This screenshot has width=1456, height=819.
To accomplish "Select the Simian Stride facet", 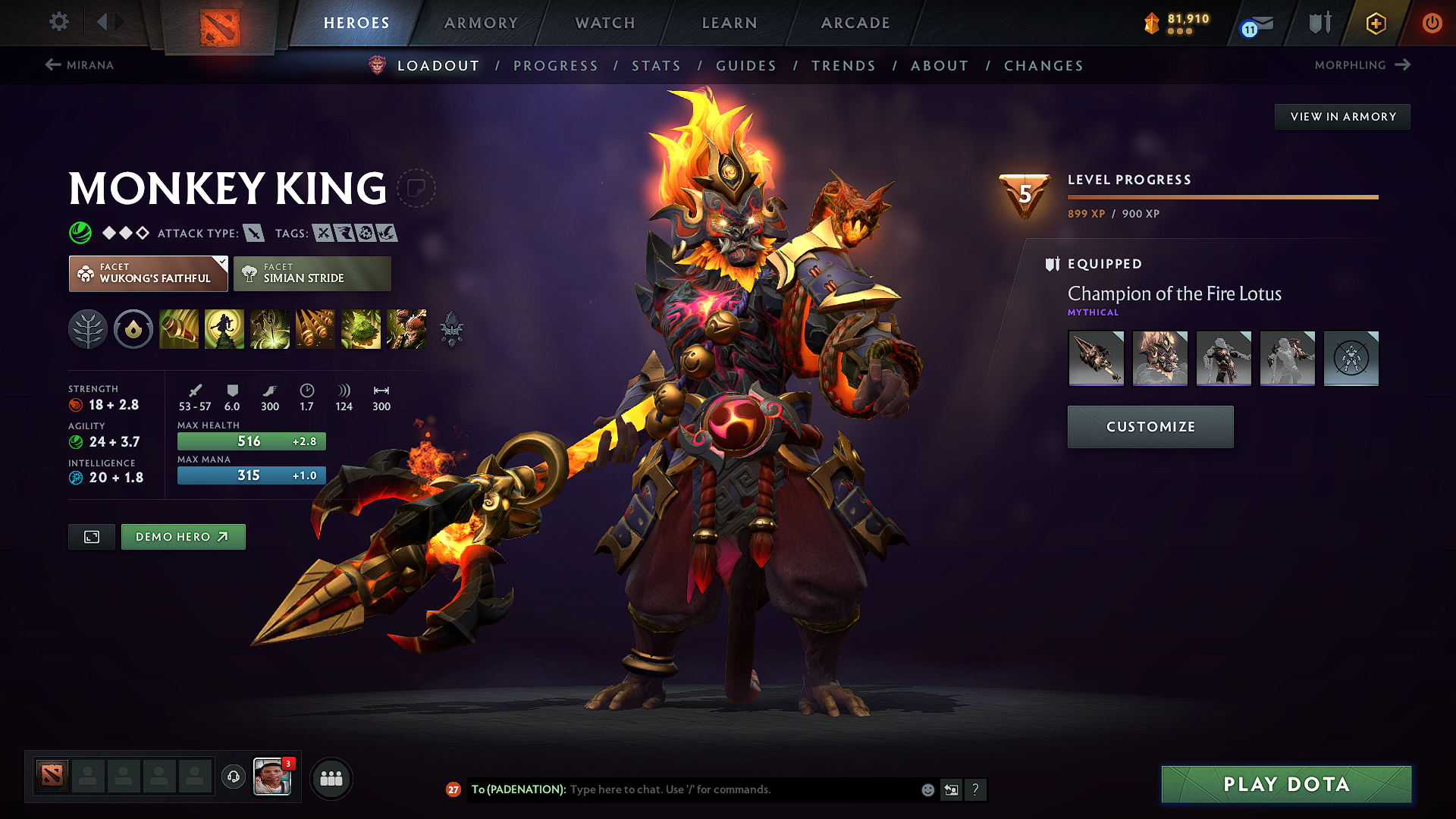I will coord(312,273).
